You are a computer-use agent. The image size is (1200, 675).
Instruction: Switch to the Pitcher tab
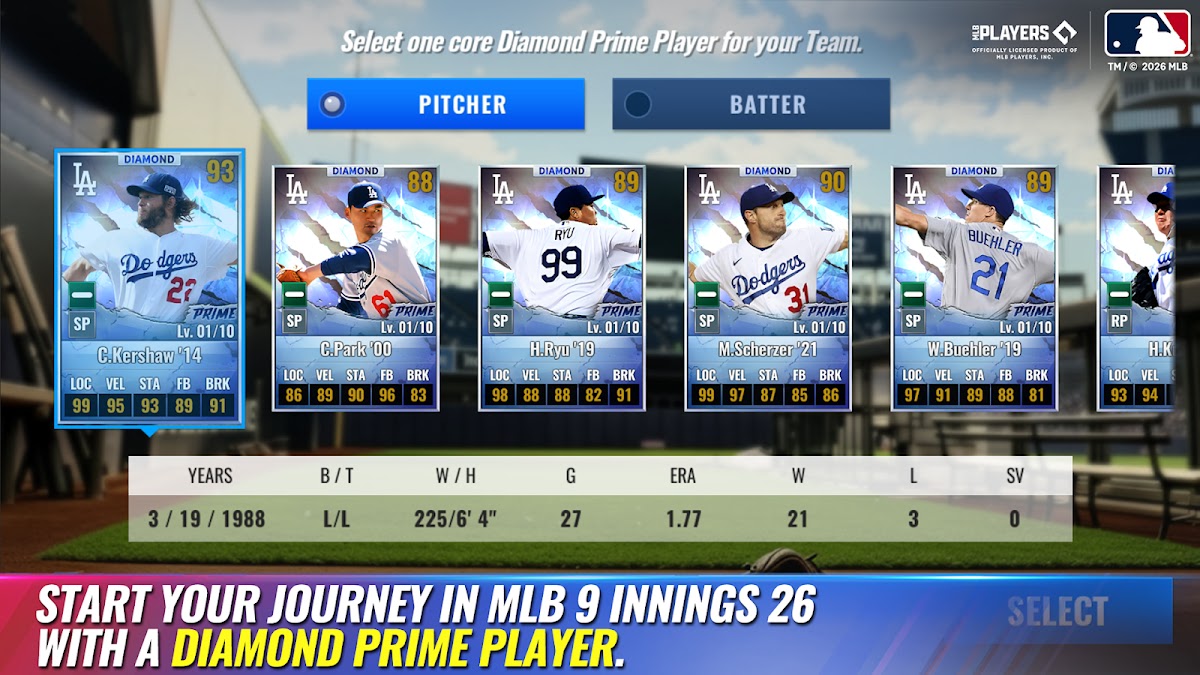tap(445, 104)
